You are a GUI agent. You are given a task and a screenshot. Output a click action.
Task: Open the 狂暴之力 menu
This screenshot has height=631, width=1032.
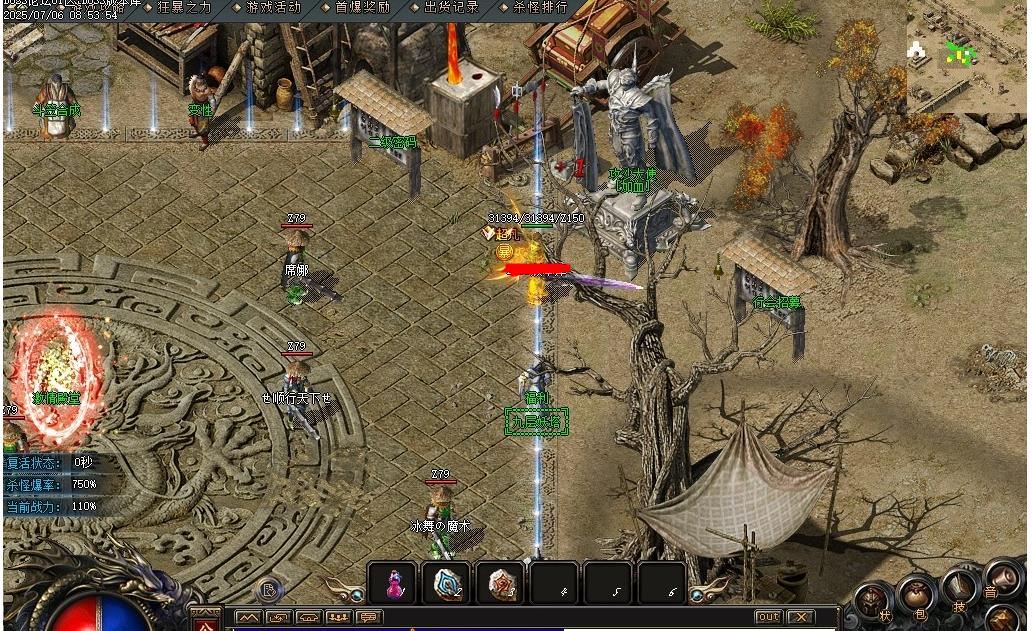(x=184, y=7)
